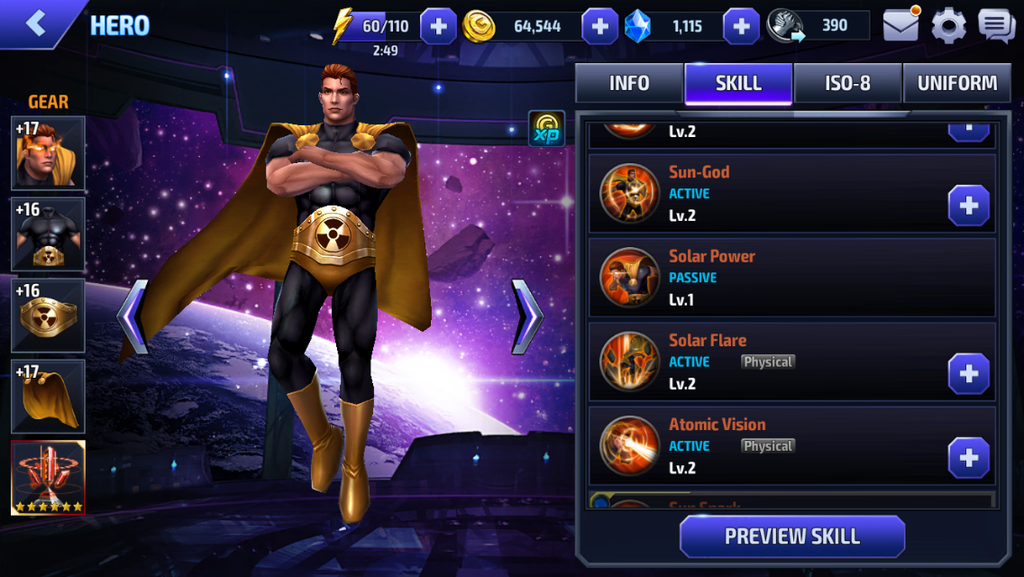
Task: Upgrade the Sun-God skill
Action: (x=968, y=206)
